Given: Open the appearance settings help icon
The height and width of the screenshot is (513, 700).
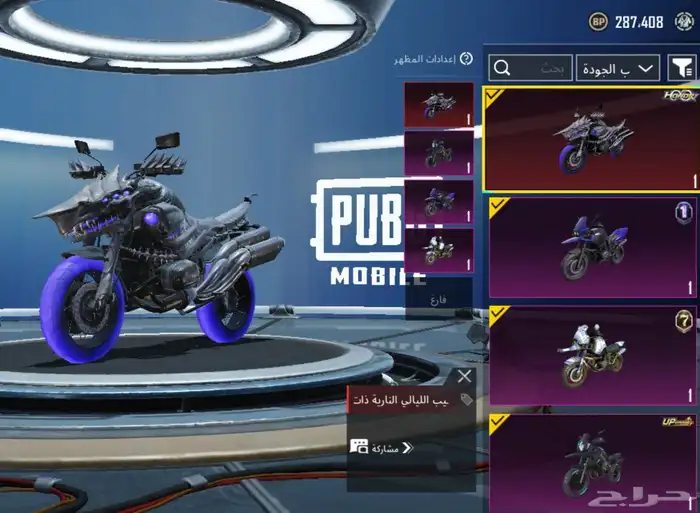Looking at the screenshot, I should point(466,59).
